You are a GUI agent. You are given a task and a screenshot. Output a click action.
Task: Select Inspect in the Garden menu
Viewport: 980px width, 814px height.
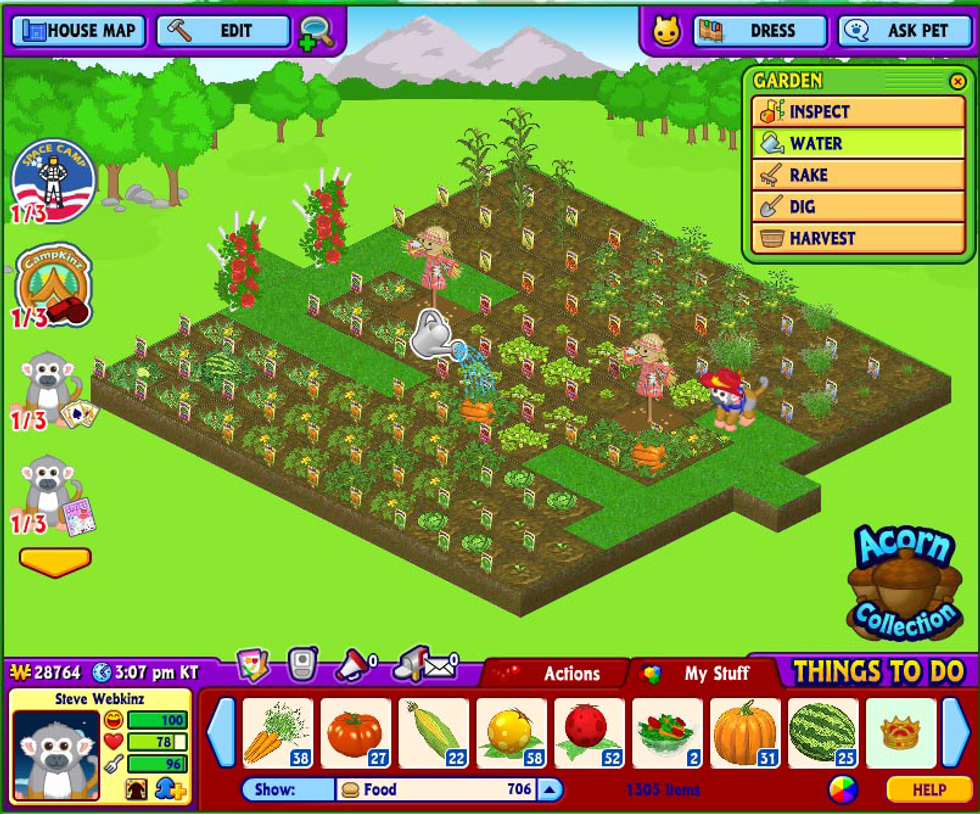[x=858, y=112]
